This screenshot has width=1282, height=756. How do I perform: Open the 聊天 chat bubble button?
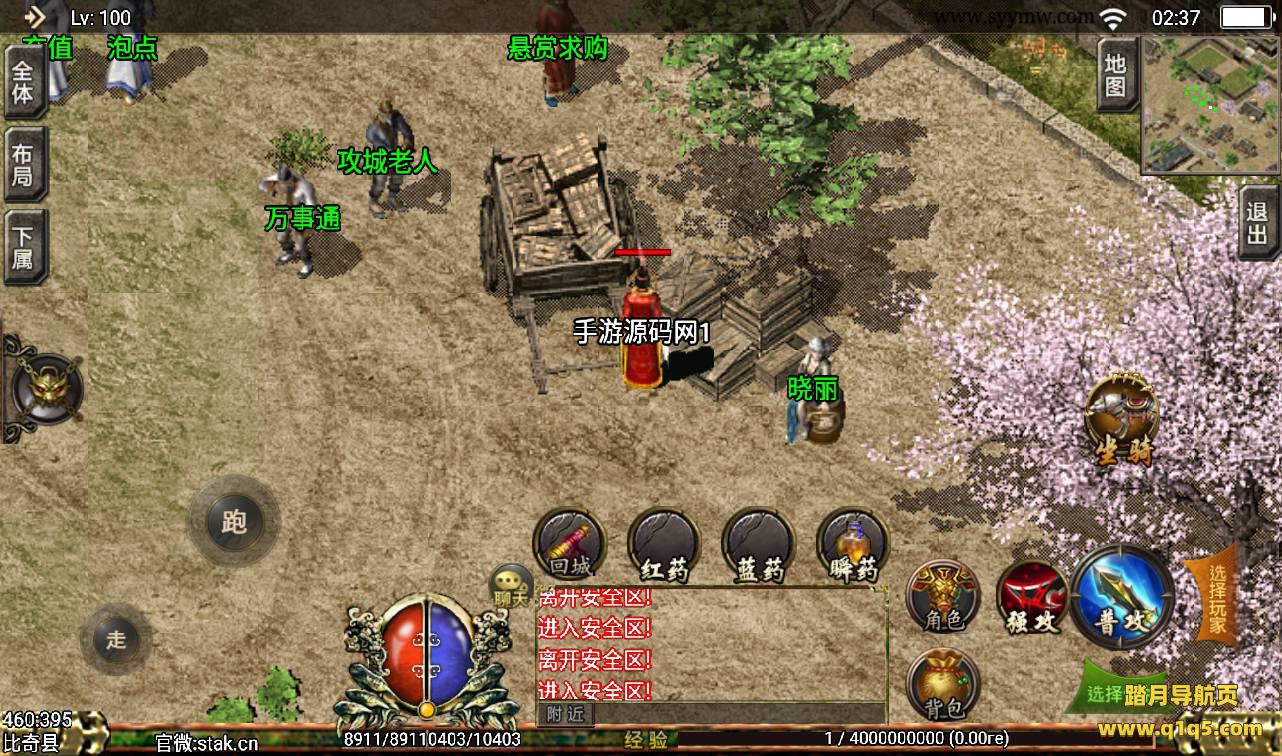coord(511,587)
